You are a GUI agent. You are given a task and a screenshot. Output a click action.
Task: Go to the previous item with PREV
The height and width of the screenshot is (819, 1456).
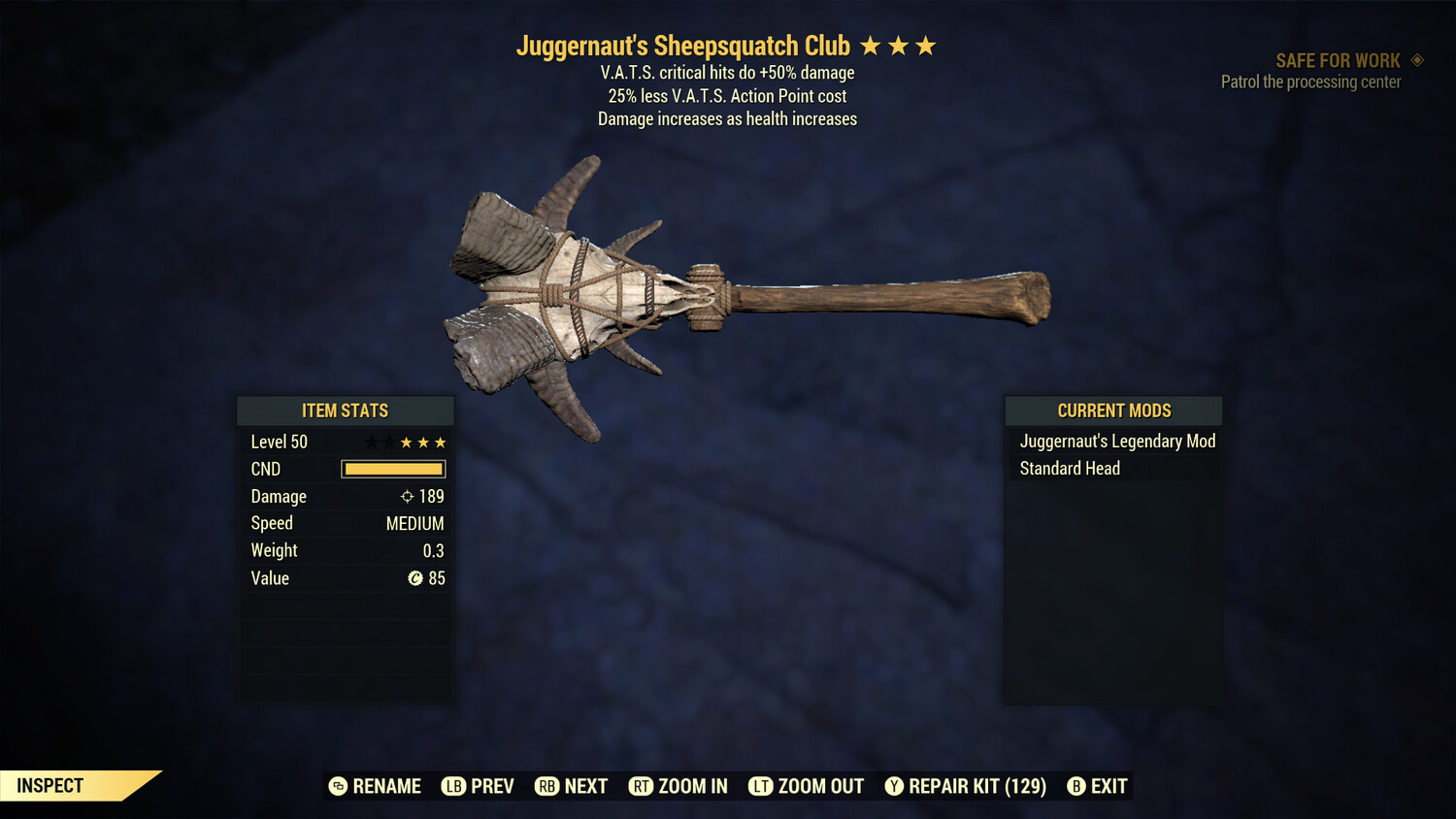point(478,786)
